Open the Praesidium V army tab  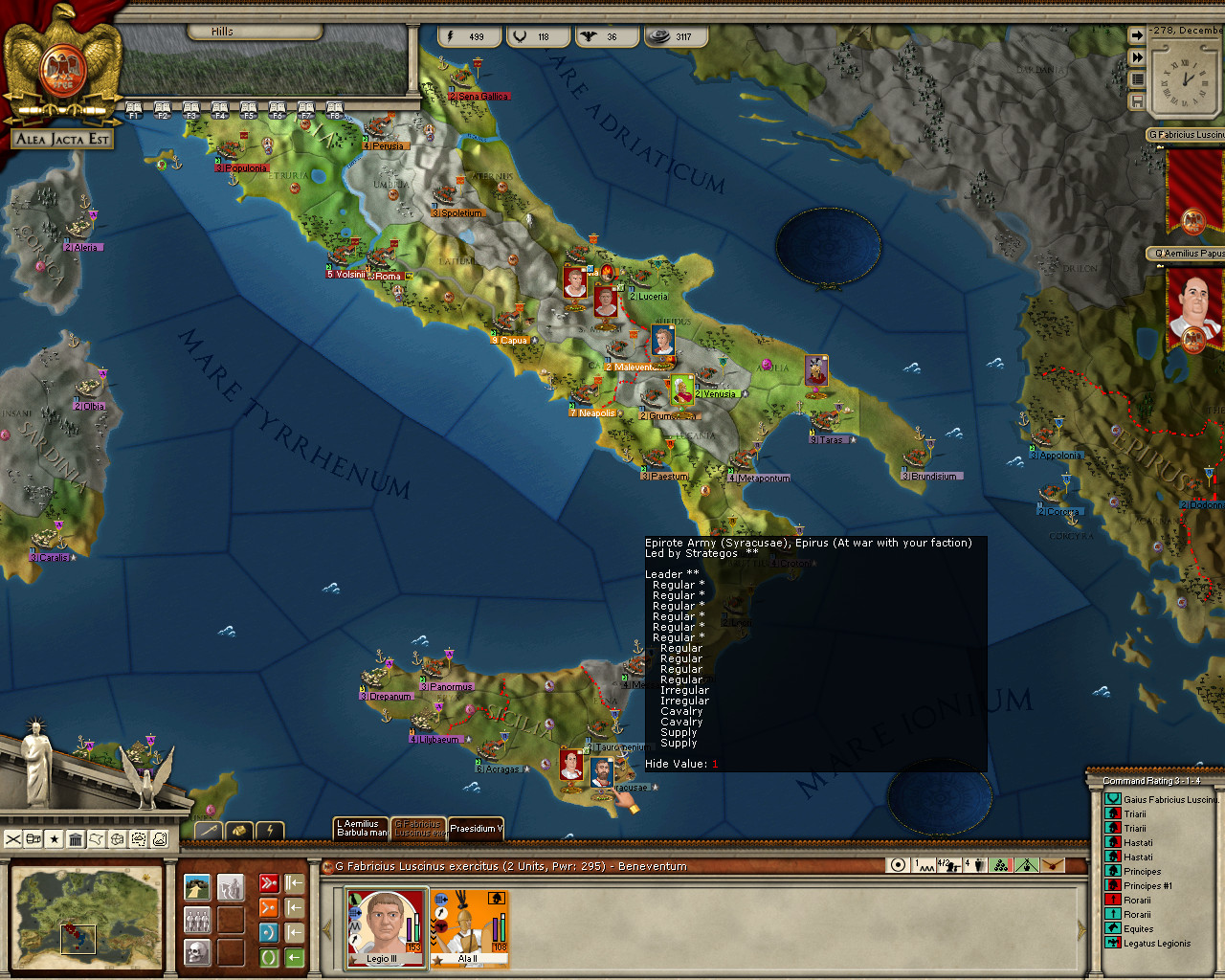click(476, 829)
